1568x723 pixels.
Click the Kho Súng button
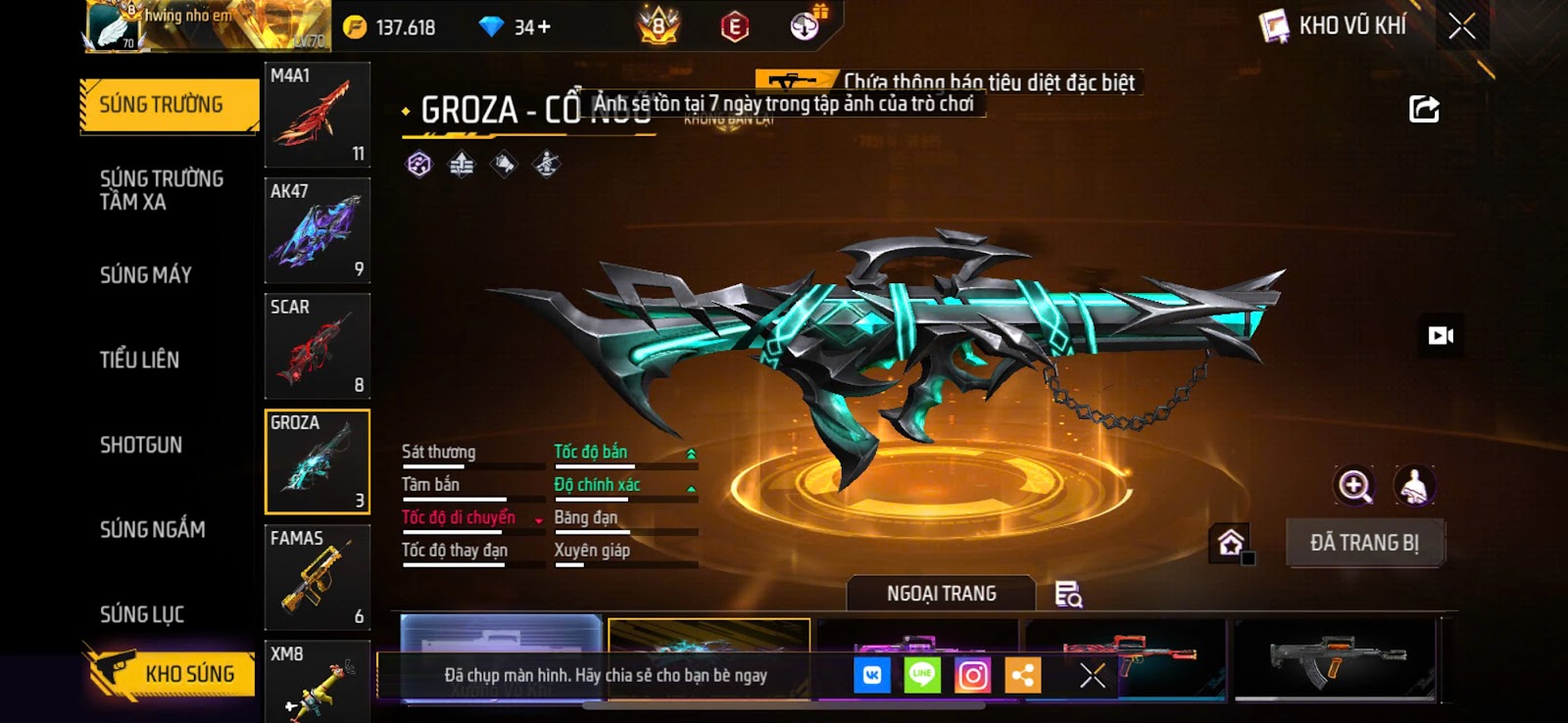[x=173, y=673]
